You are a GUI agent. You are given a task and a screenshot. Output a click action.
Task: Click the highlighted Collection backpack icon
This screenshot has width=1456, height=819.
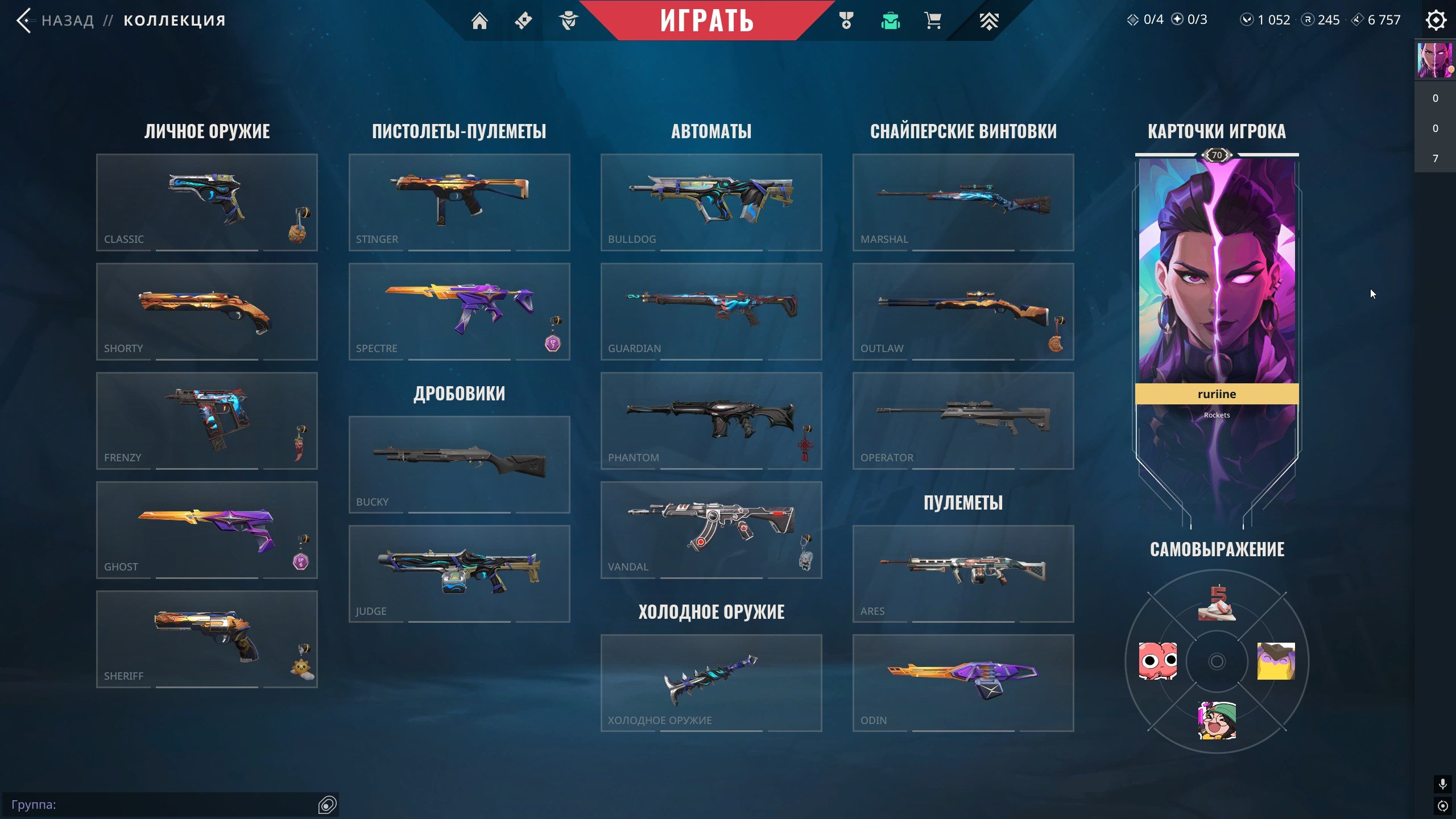point(891,20)
